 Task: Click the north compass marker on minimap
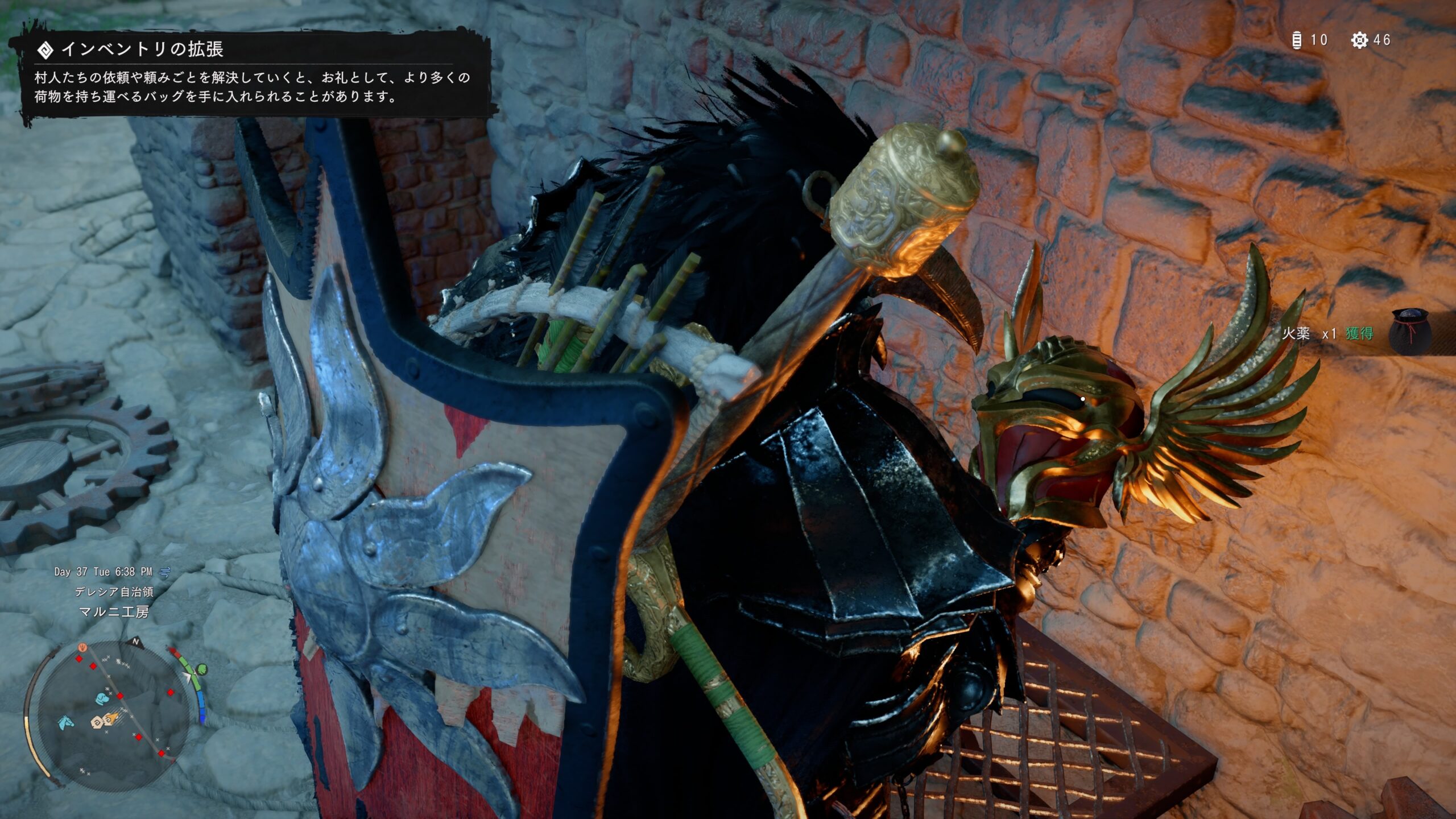coord(136,642)
